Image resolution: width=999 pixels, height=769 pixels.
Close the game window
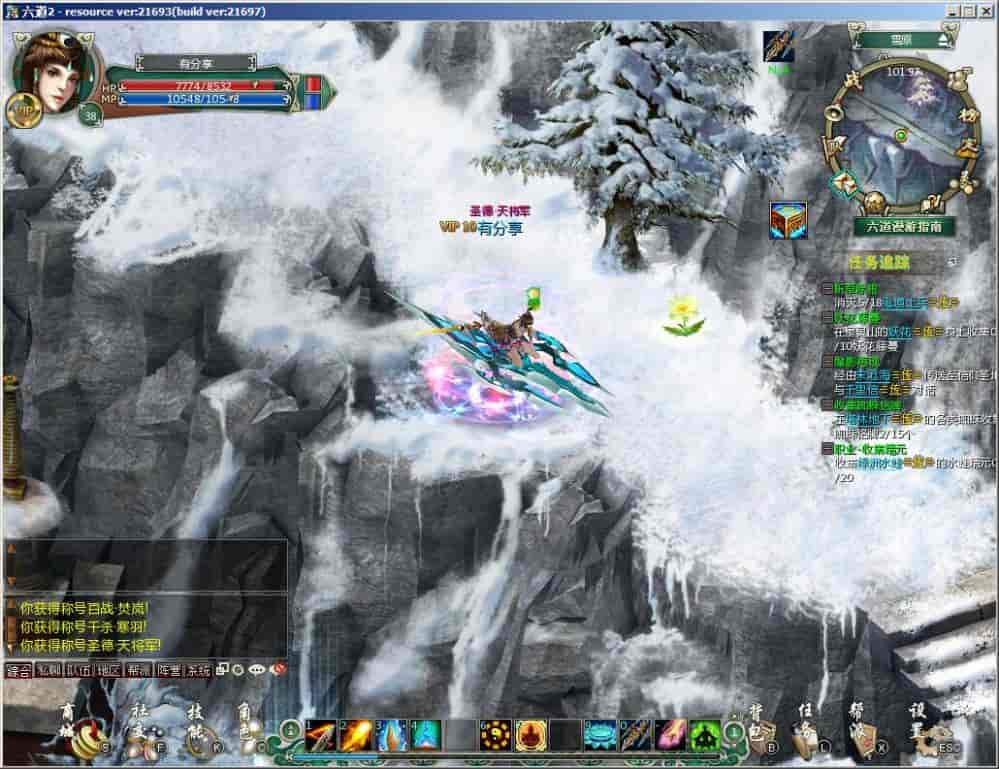(x=986, y=10)
